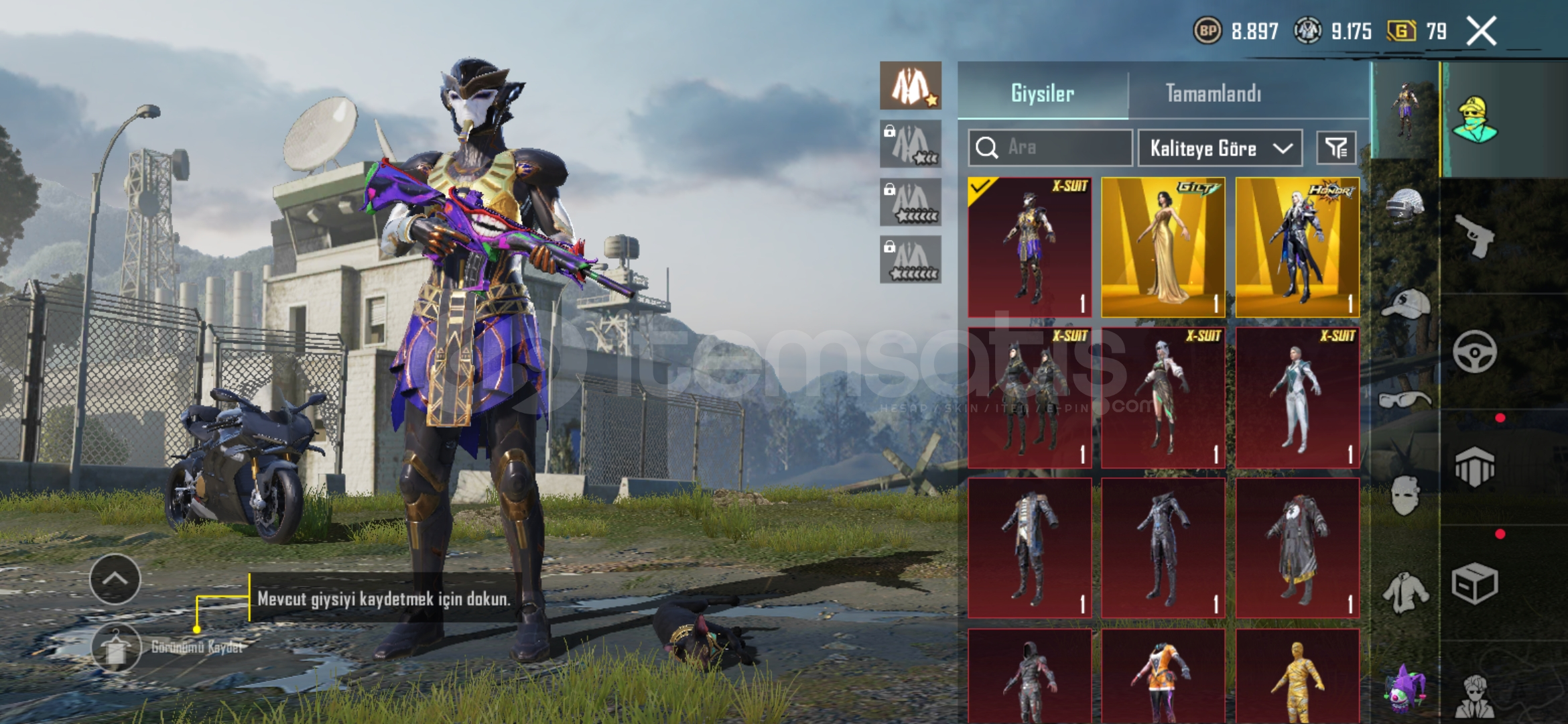The image size is (1568, 724).
Task: Expand the round up-arrow button
Action: coord(115,579)
